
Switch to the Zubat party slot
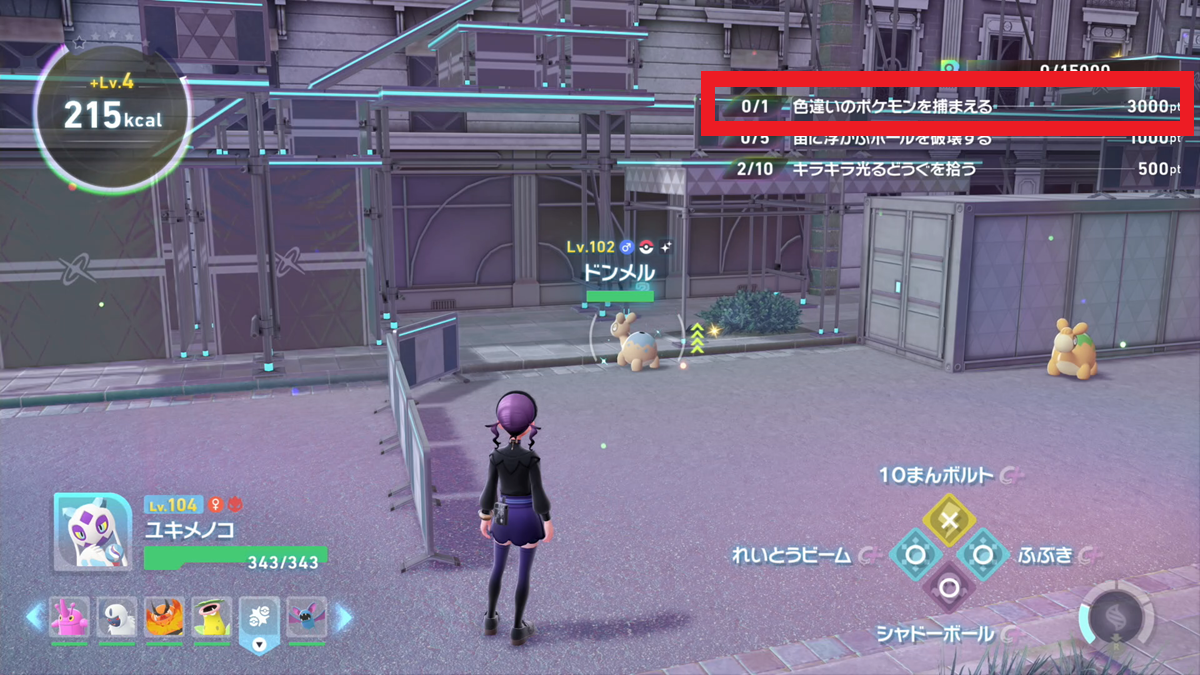point(306,619)
